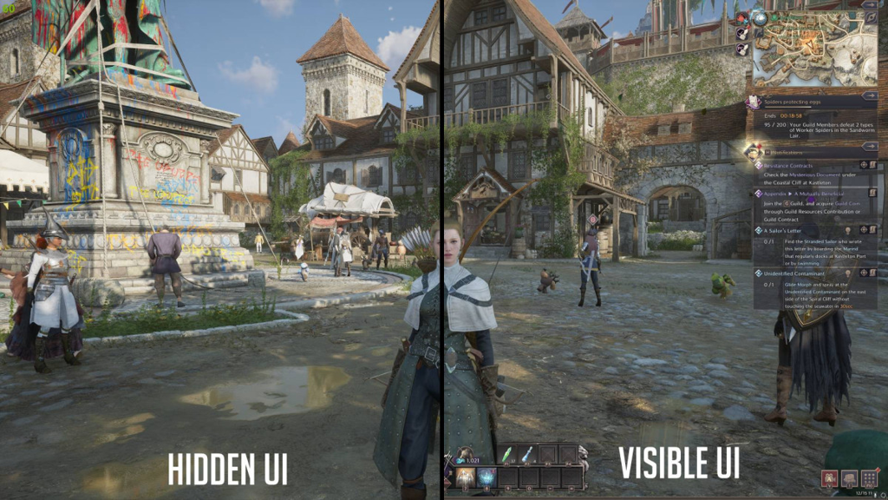Select the Resistance Contracts quest entry

click(789, 165)
